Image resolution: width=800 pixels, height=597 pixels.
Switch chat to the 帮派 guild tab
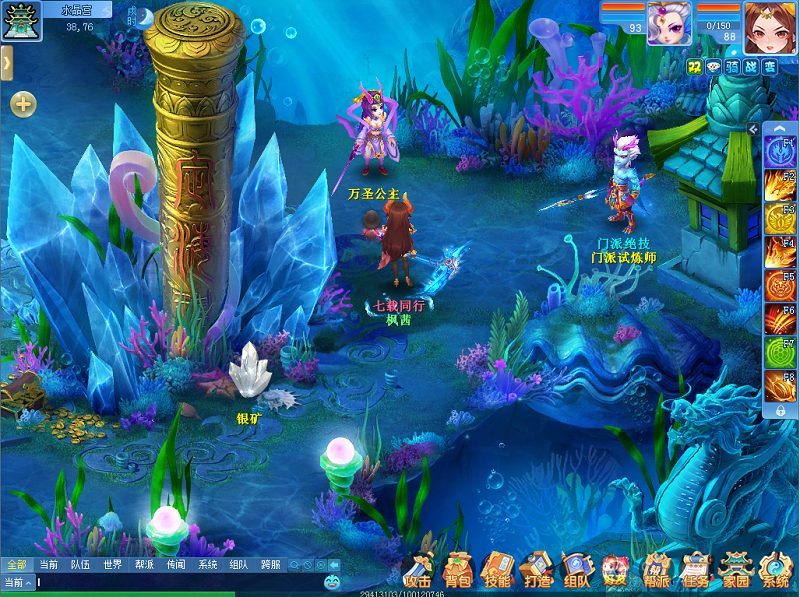click(144, 565)
